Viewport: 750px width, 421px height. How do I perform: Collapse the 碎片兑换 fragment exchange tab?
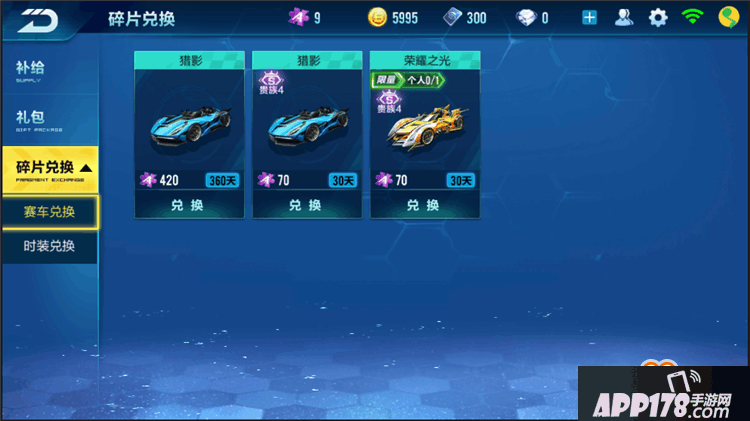(50, 168)
